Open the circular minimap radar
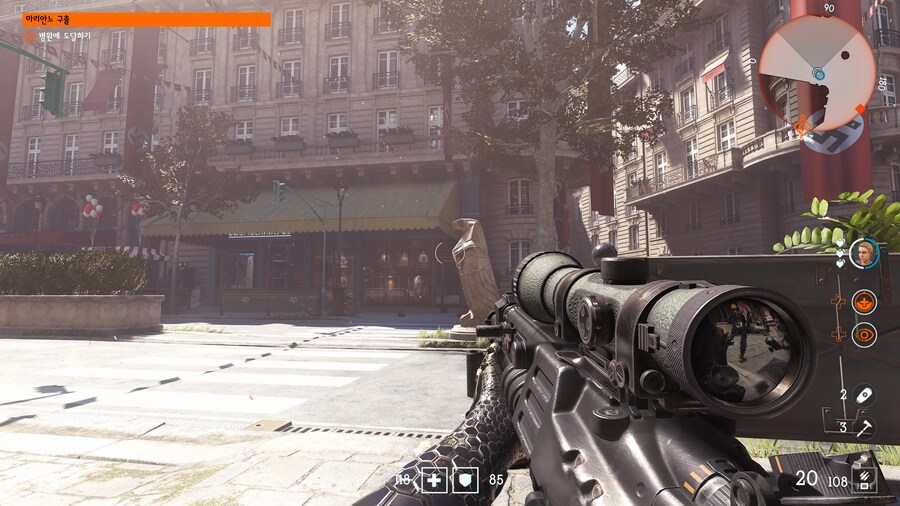 pos(817,71)
